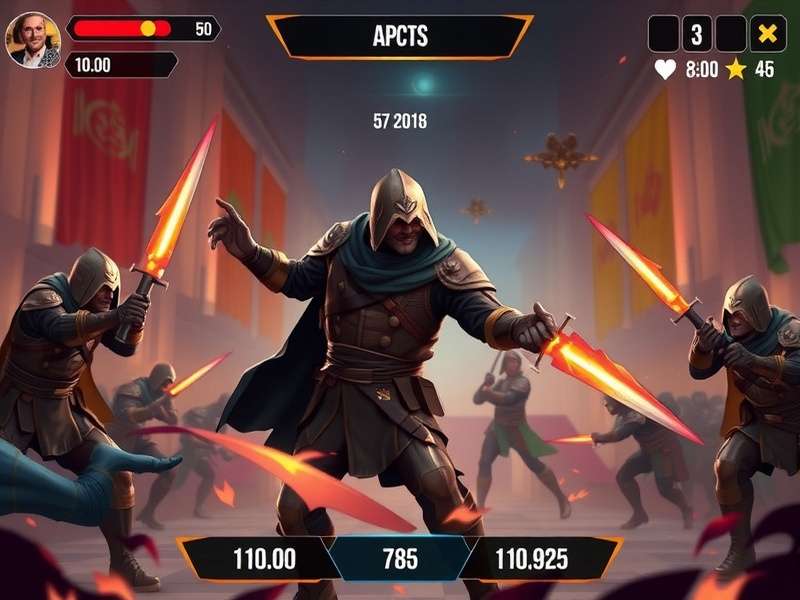Select the slot showing number 3

(697, 35)
